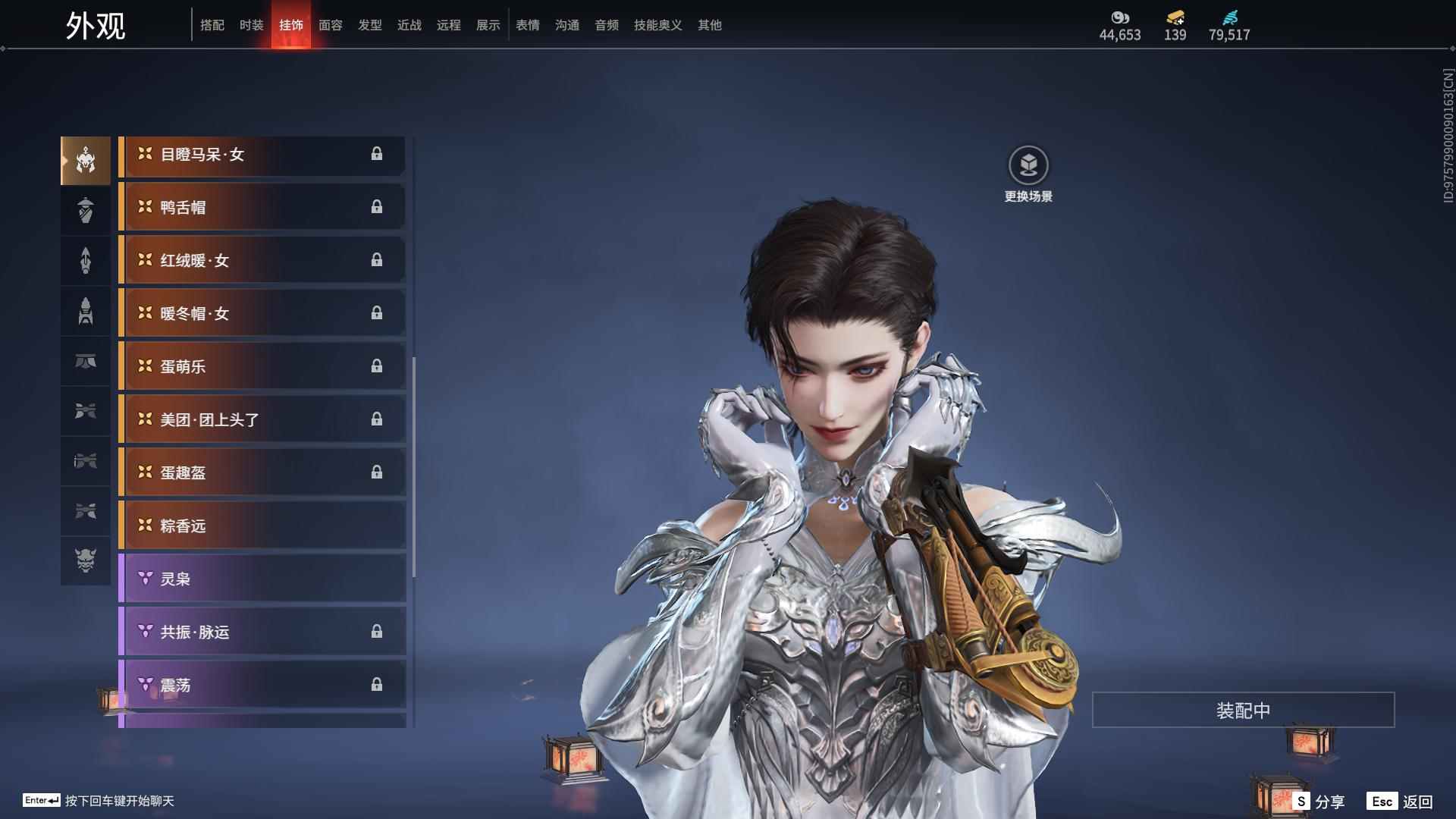This screenshot has height=819, width=1456.
Task: Click the 装配中 equip button
Action: [1243, 710]
